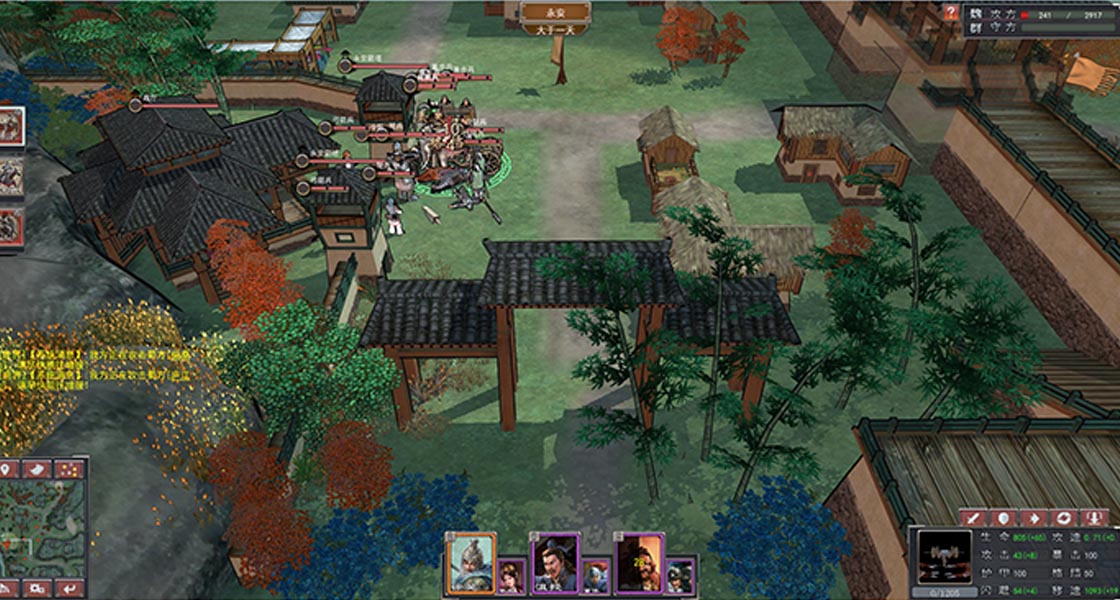Activate the sword attack command icon
Viewport: 1120px width, 600px height.
pyautogui.click(x=975, y=518)
